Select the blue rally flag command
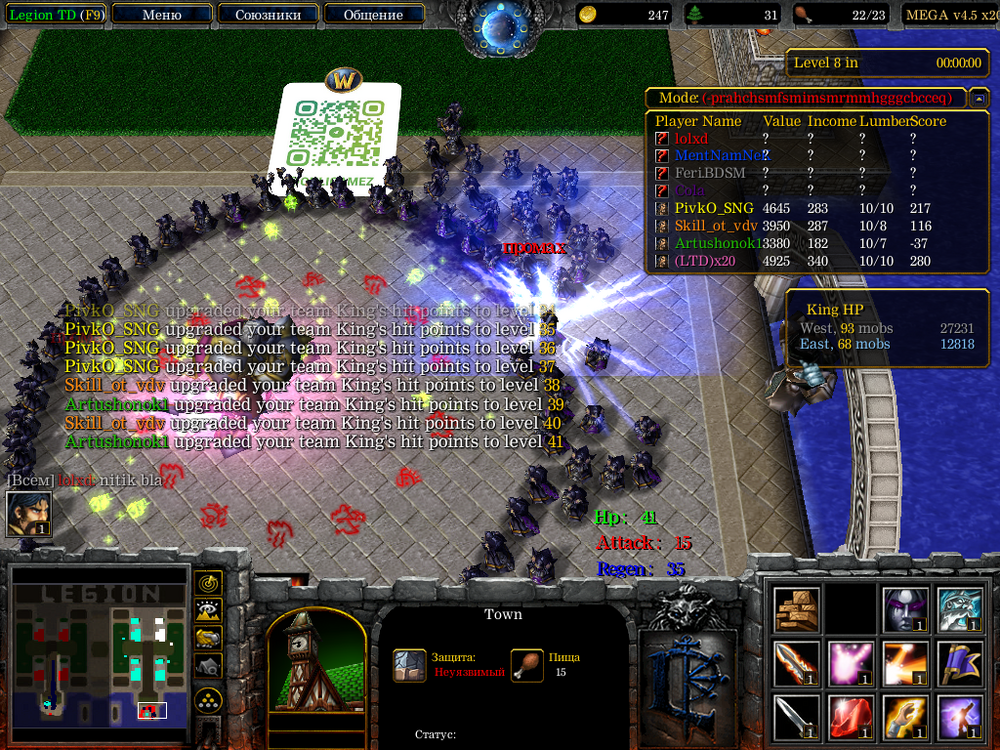 click(x=959, y=663)
